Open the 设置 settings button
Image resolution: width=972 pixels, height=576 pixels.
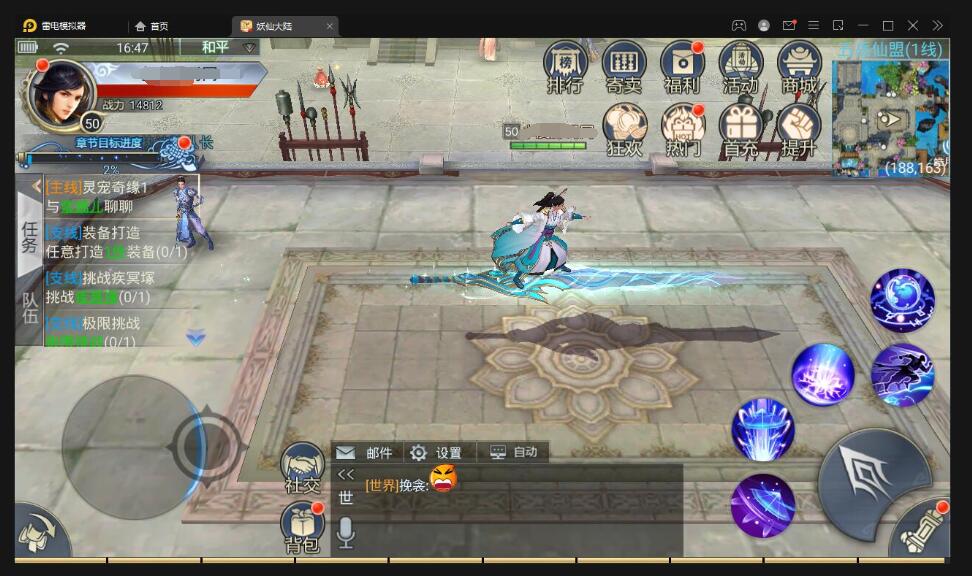pyautogui.click(x=436, y=453)
